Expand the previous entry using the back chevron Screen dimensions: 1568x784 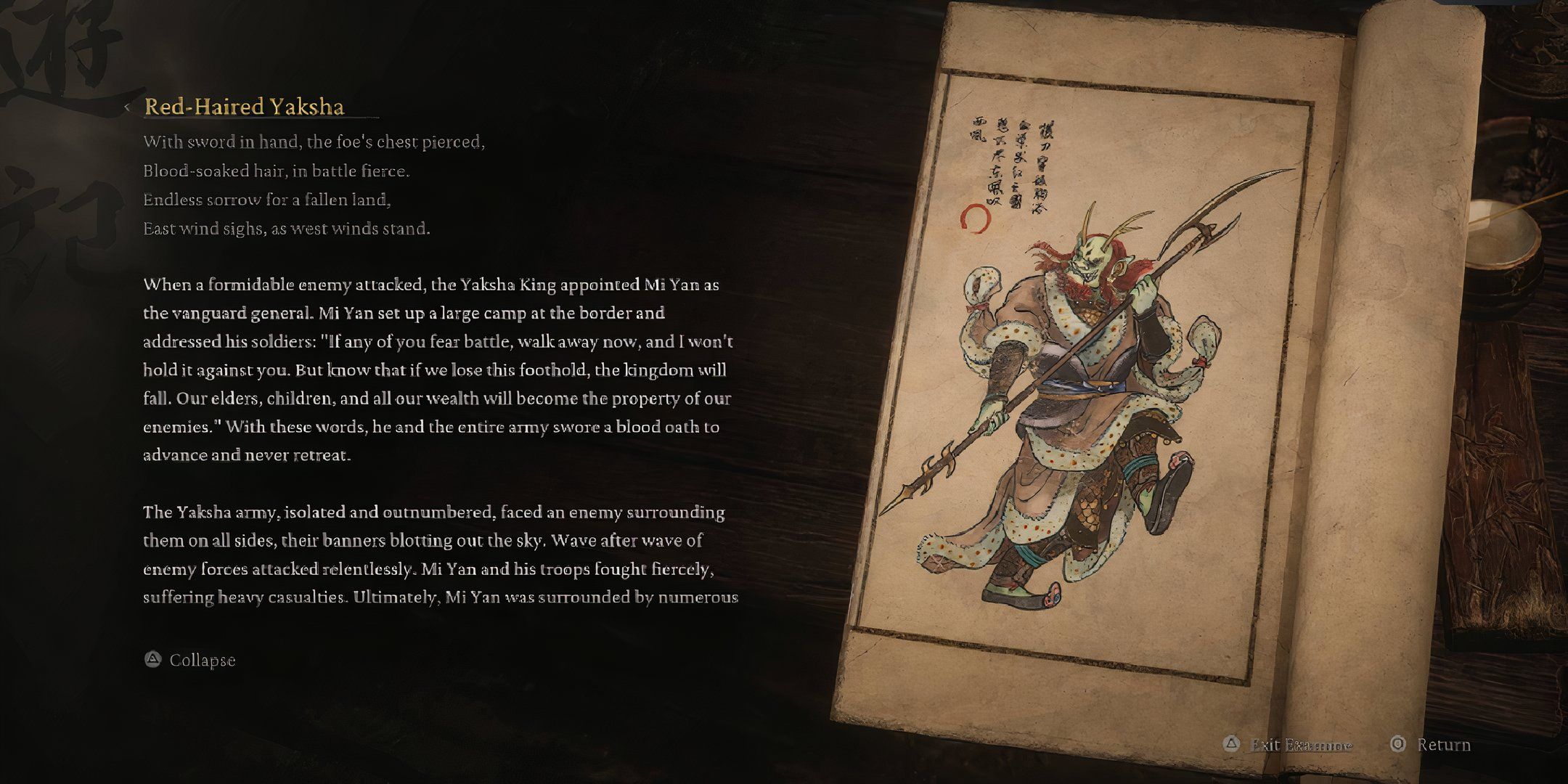tap(127, 107)
